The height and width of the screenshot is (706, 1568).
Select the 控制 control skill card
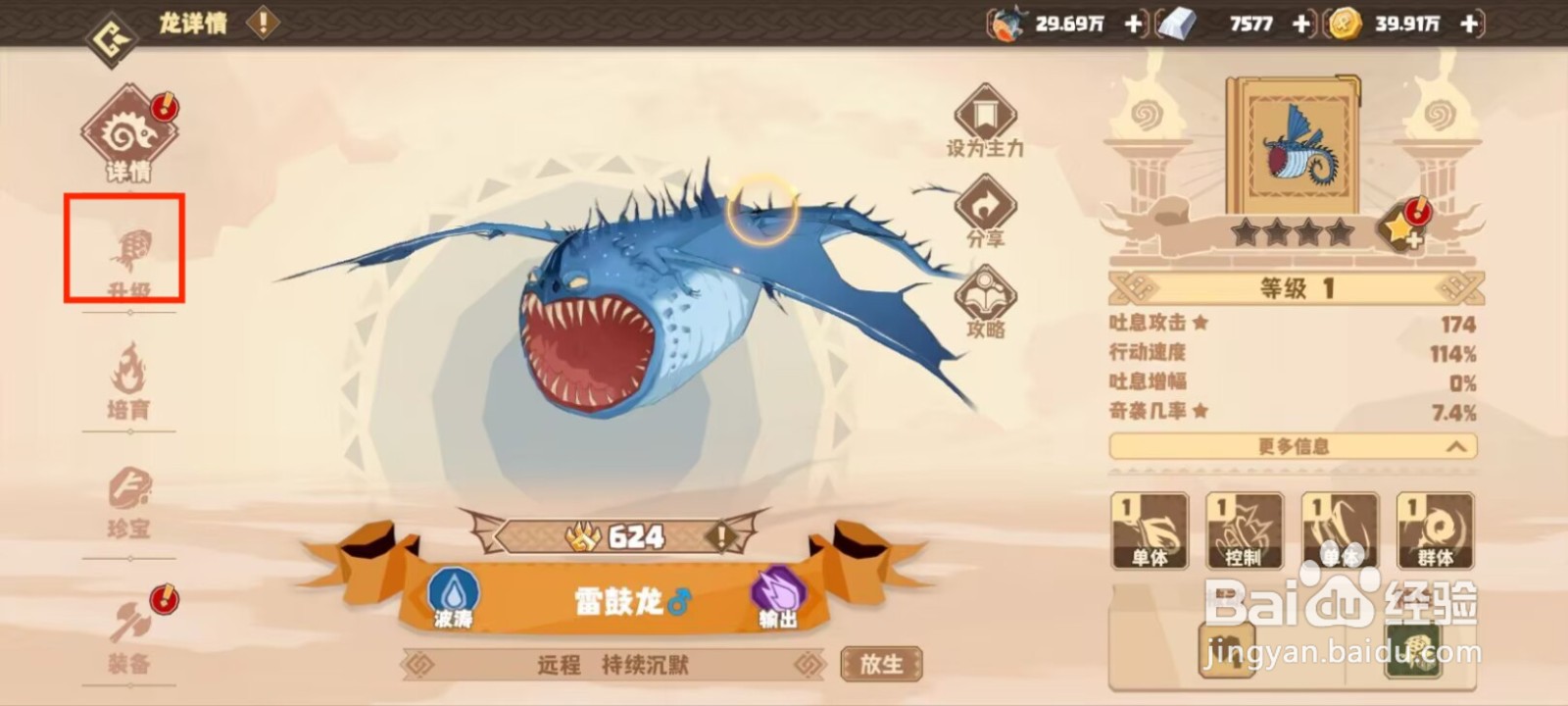1244,531
